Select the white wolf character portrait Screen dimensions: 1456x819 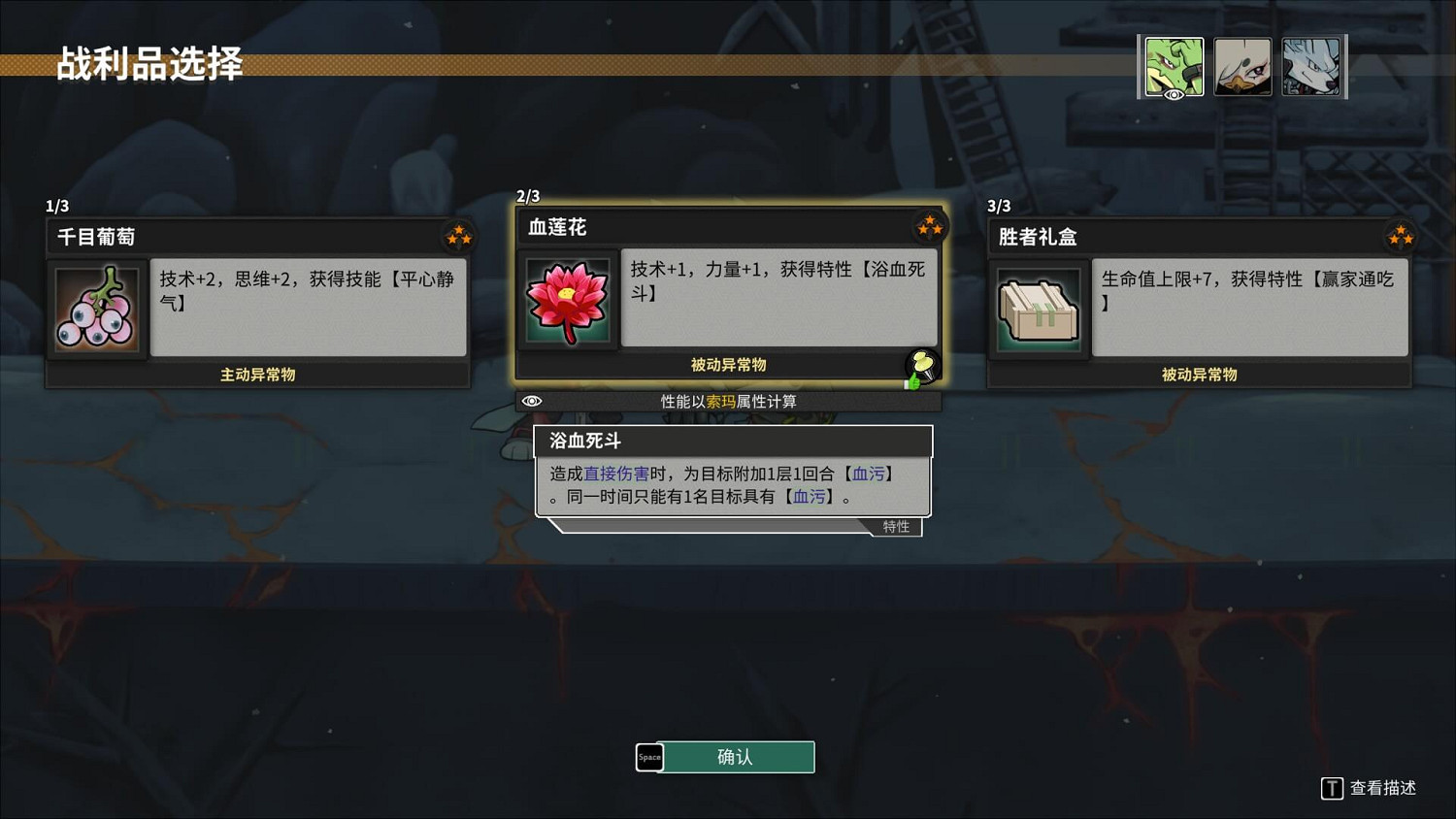click(1313, 64)
